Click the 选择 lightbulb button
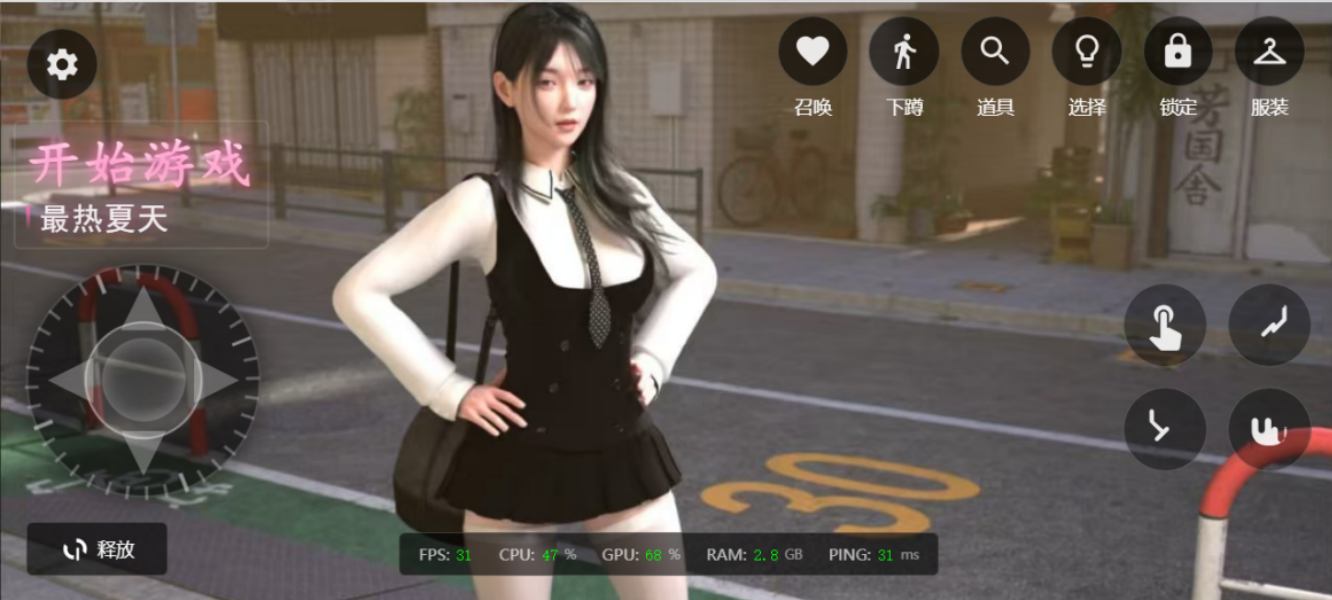Screen dimensions: 1332x600 (1087, 51)
